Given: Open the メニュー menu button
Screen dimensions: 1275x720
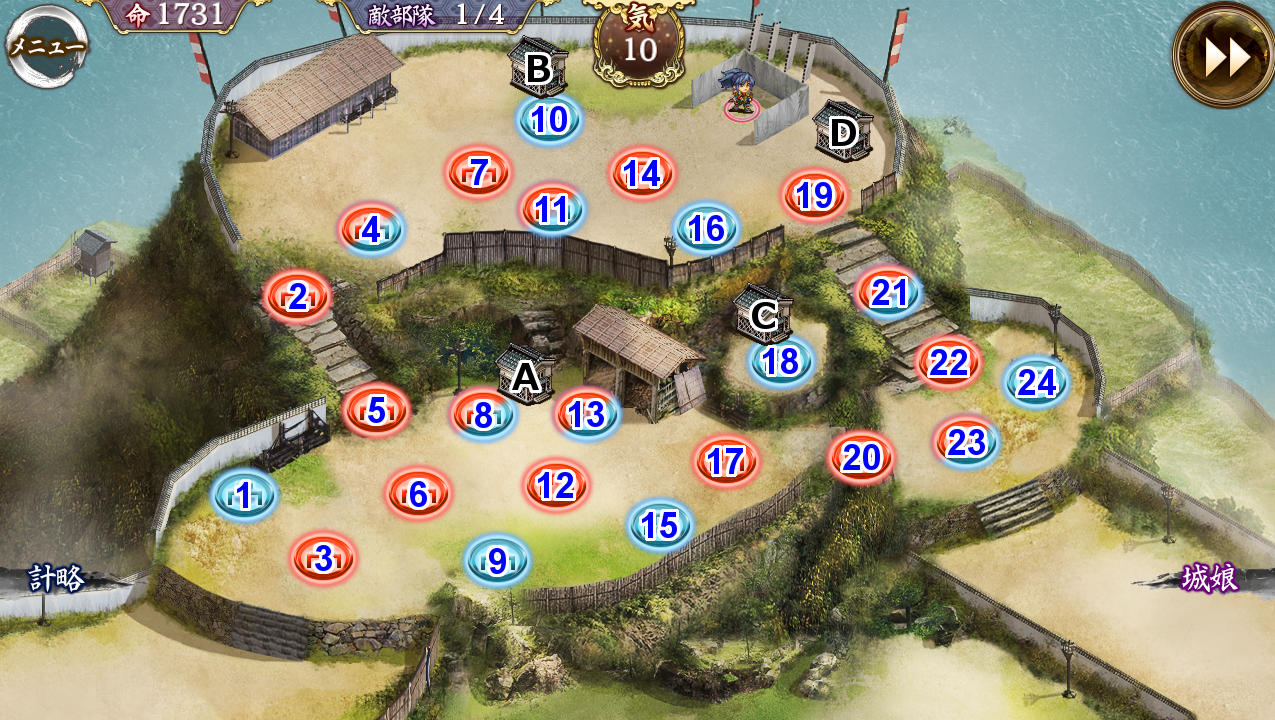Looking at the screenshot, I should click(47, 46).
